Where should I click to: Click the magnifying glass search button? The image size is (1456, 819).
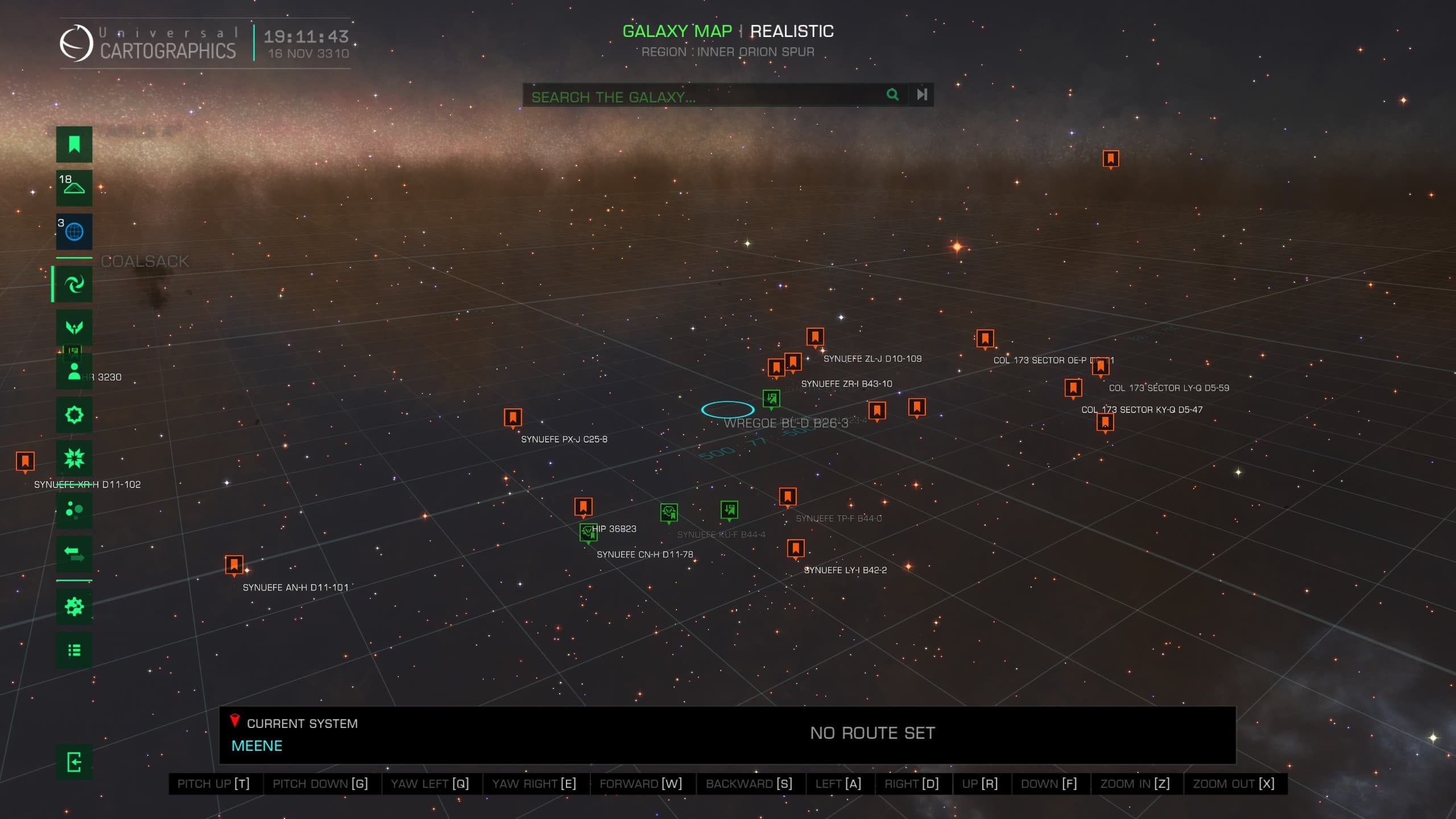(892, 94)
